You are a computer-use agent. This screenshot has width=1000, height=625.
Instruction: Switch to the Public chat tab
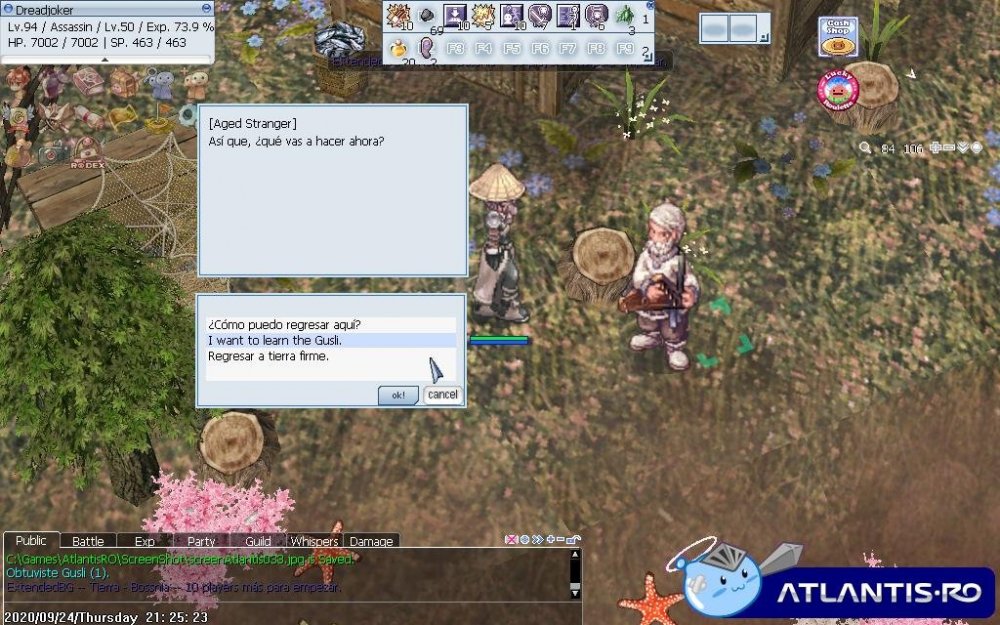pyautogui.click(x=31, y=541)
